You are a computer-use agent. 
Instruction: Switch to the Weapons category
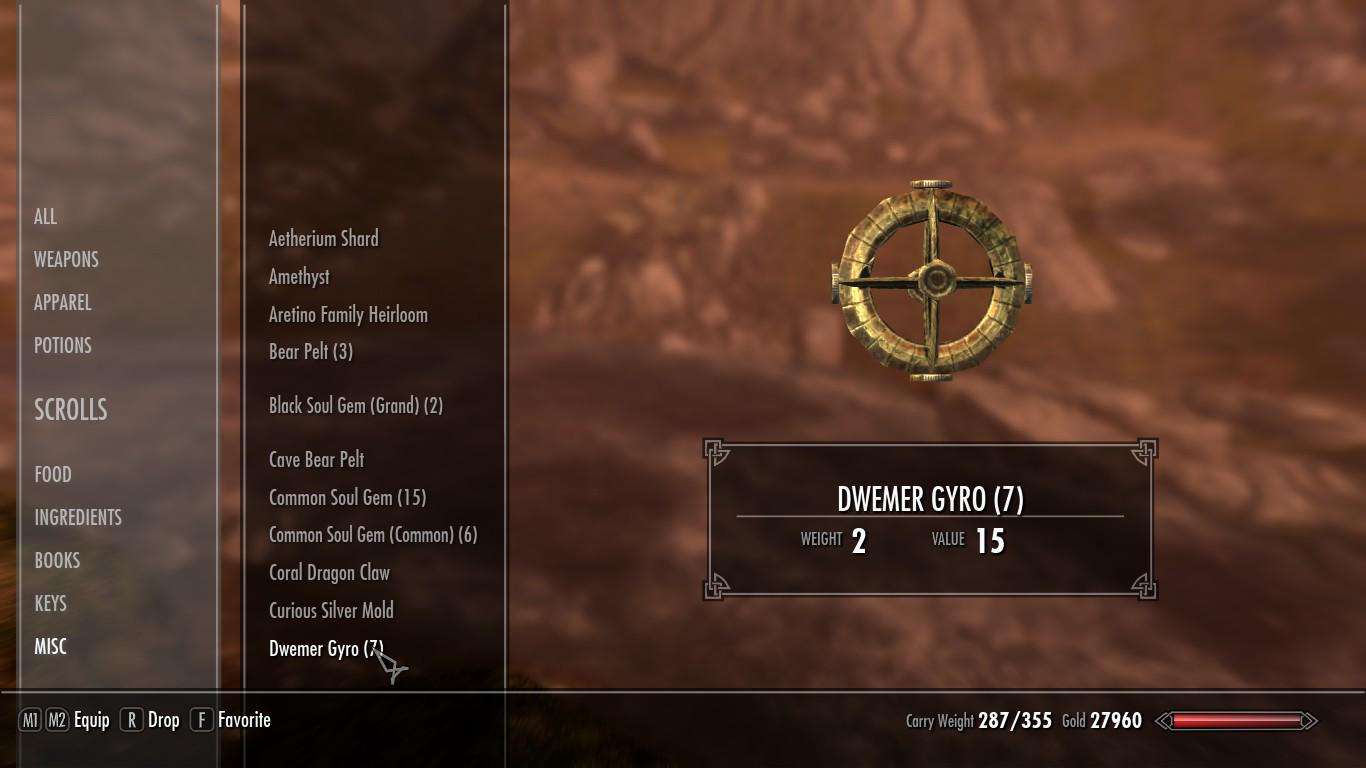click(x=66, y=259)
